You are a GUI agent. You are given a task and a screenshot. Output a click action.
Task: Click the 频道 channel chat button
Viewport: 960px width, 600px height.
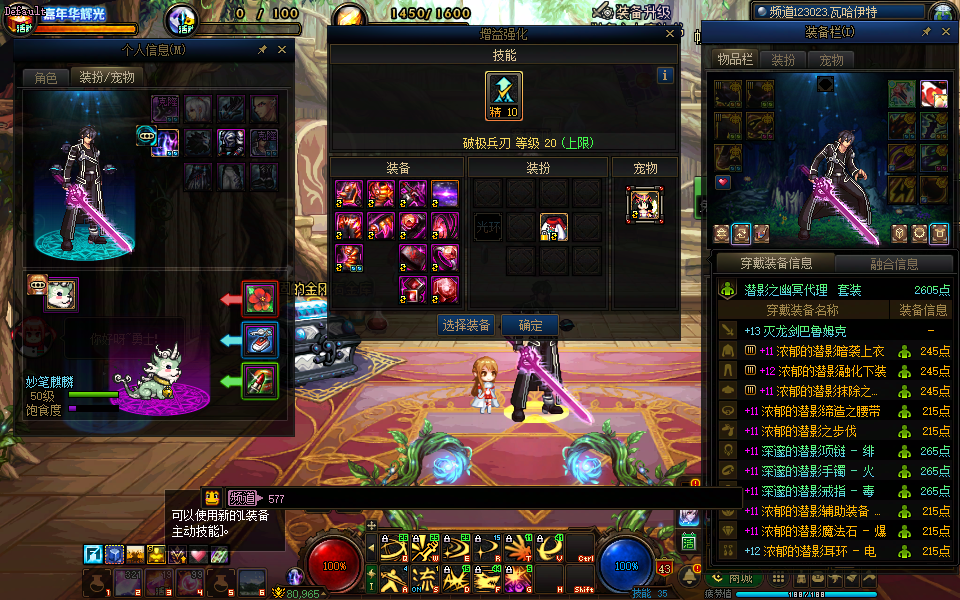point(242,498)
